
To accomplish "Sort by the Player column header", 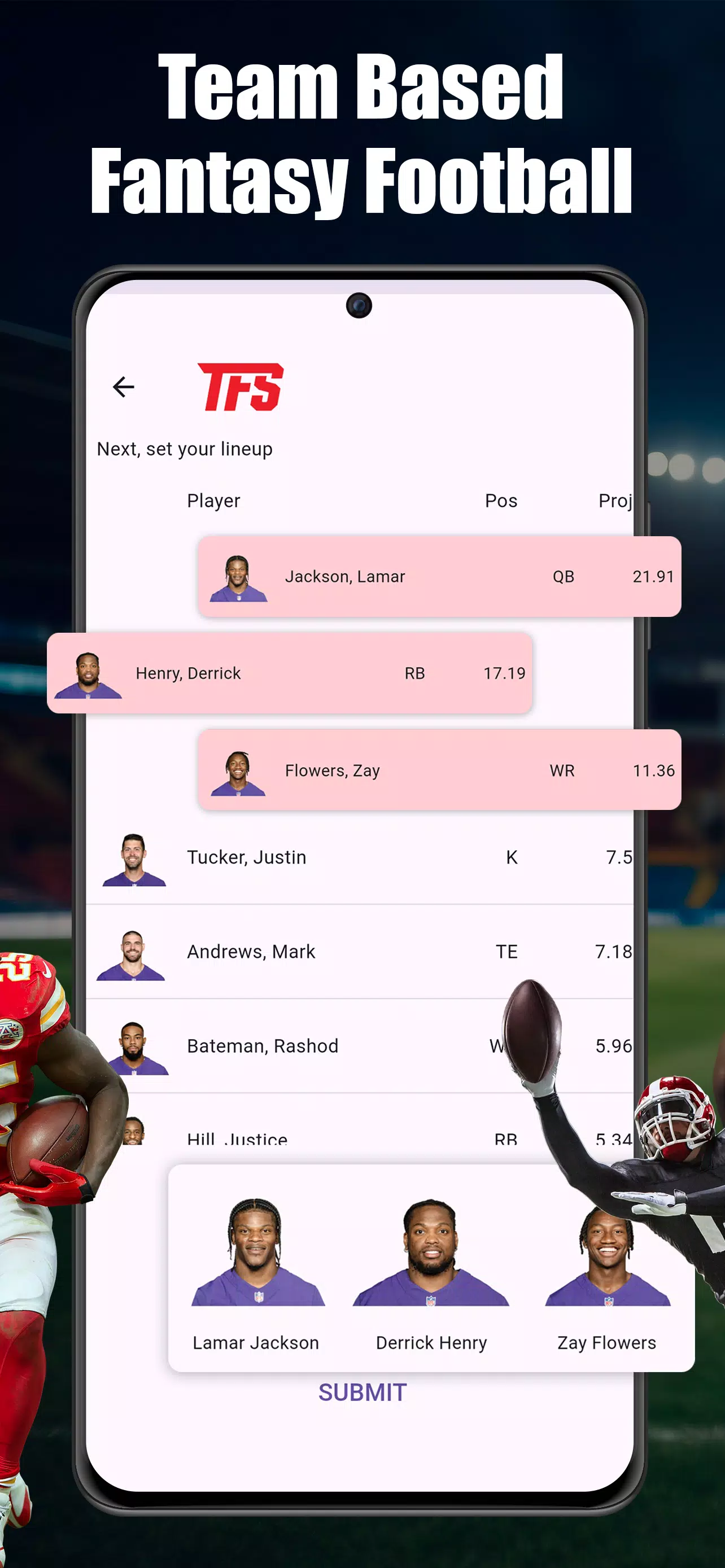I will tap(213, 500).
